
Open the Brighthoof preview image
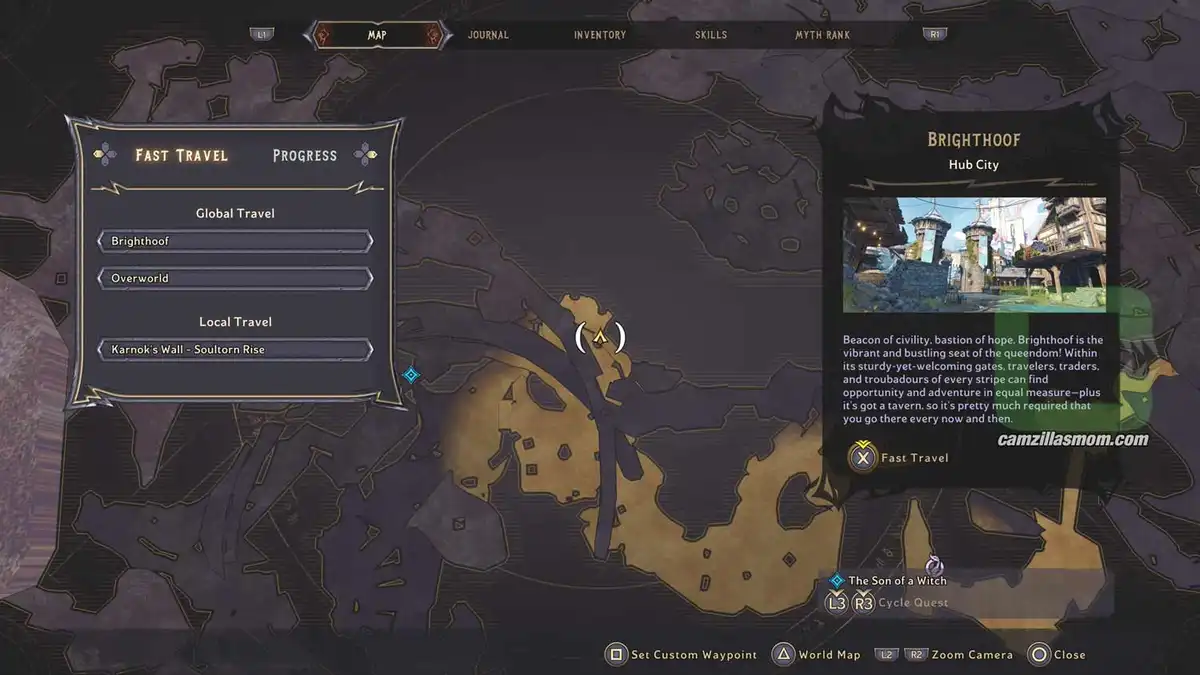(x=974, y=254)
